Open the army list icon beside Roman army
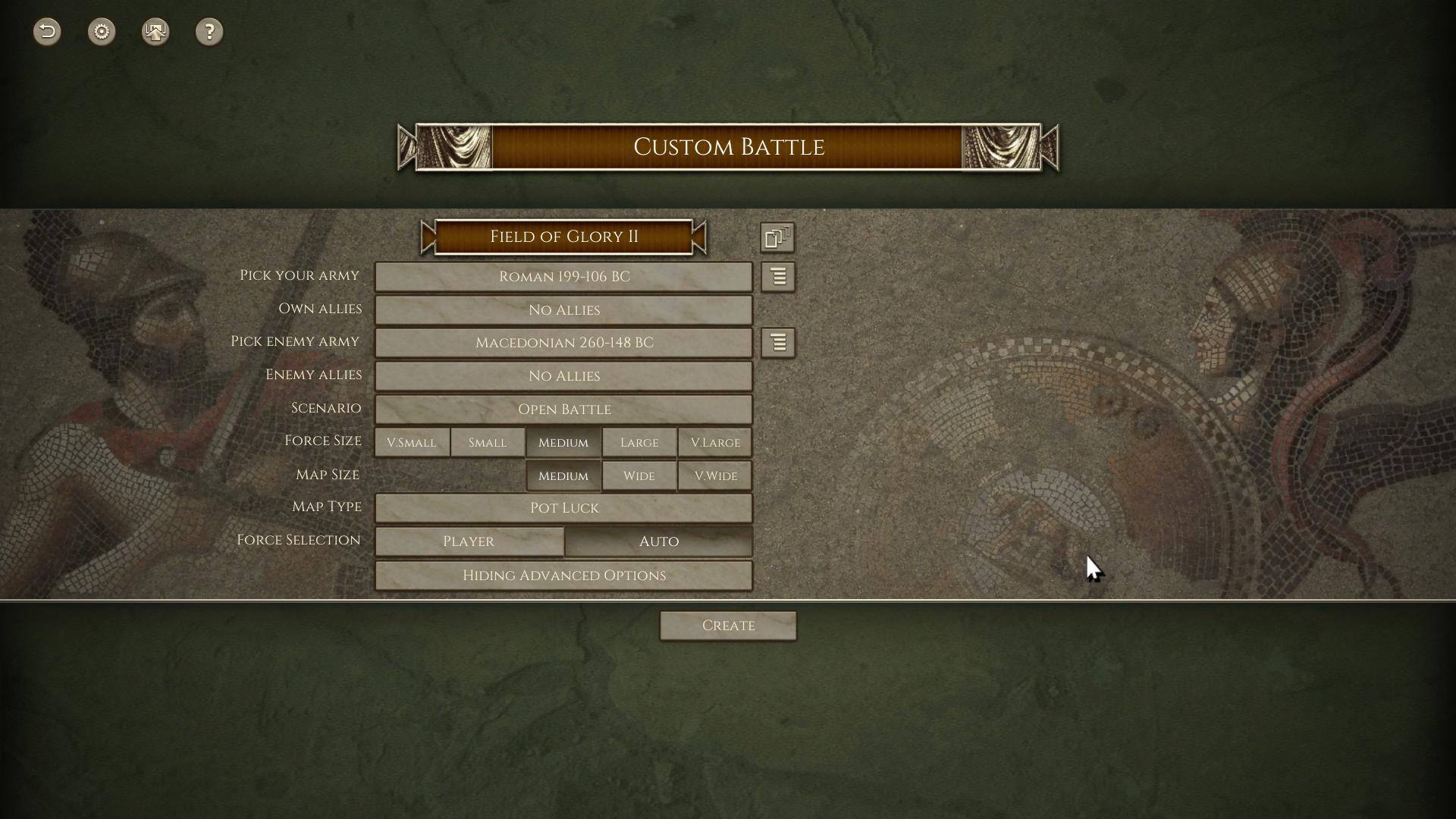 pyautogui.click(x=778, y=277)
